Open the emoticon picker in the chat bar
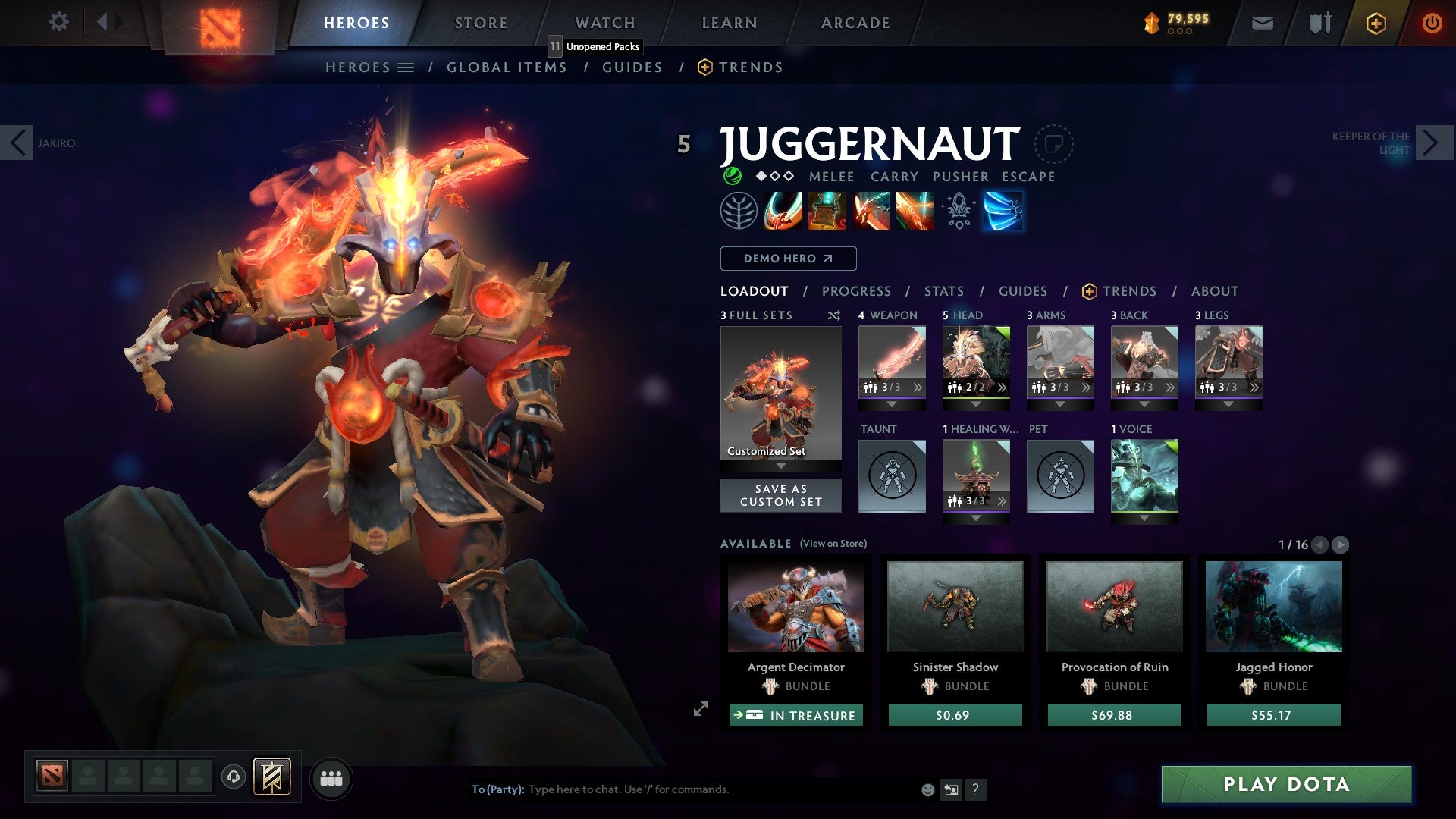The height and width of the screenshot is (819, 1456). [927, 789]
